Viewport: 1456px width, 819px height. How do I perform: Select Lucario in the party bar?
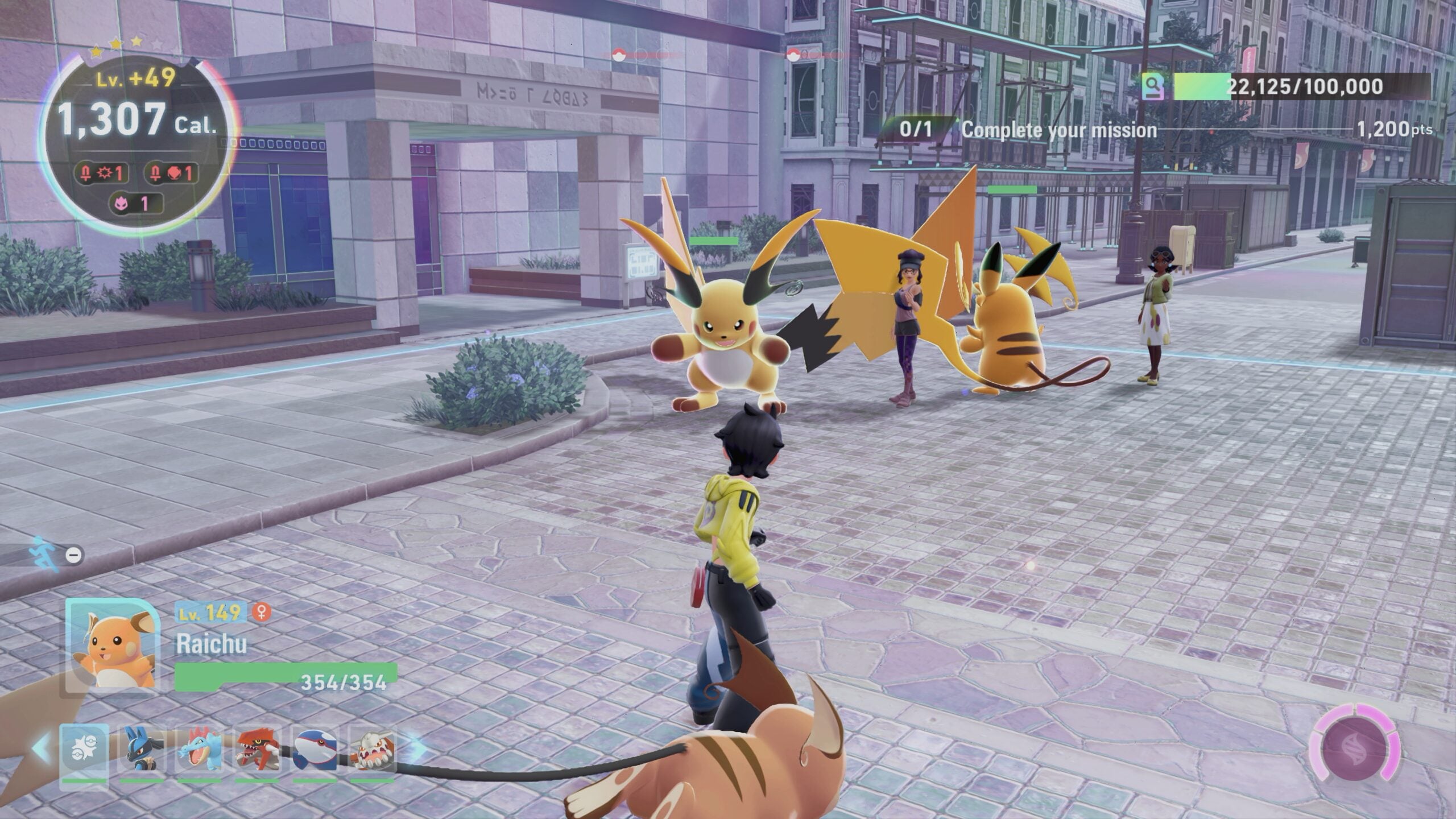[x=142, y=750]
